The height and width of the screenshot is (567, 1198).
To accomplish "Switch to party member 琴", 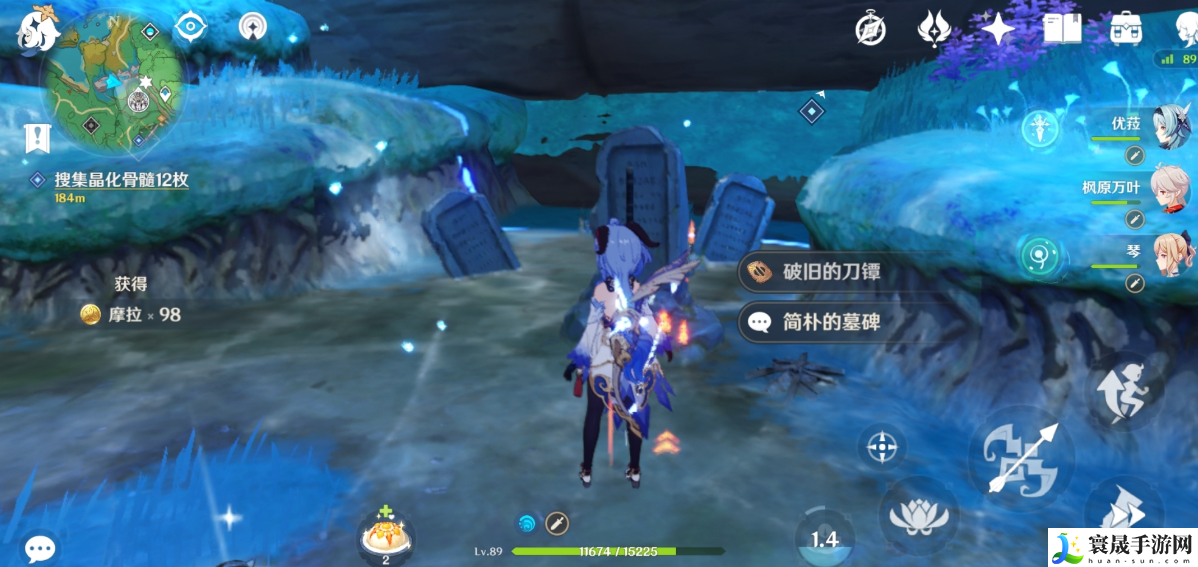I will [x=1169, y=255].
